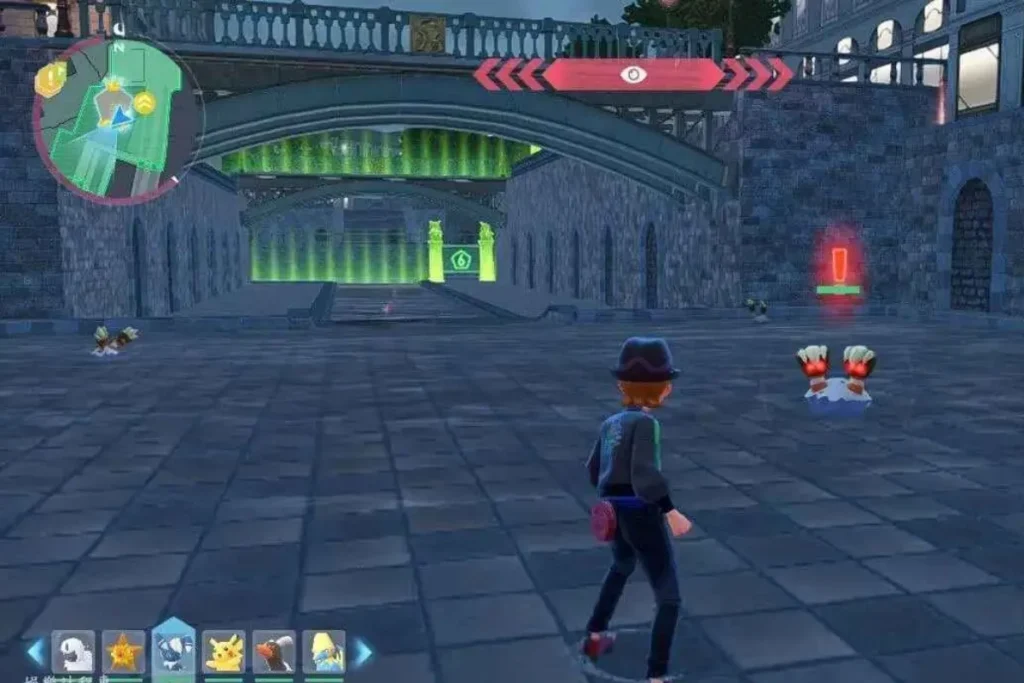This screenshot has width=1024, height=683.
Task: Click the party bar right arrow
Action: coord(362,652)
